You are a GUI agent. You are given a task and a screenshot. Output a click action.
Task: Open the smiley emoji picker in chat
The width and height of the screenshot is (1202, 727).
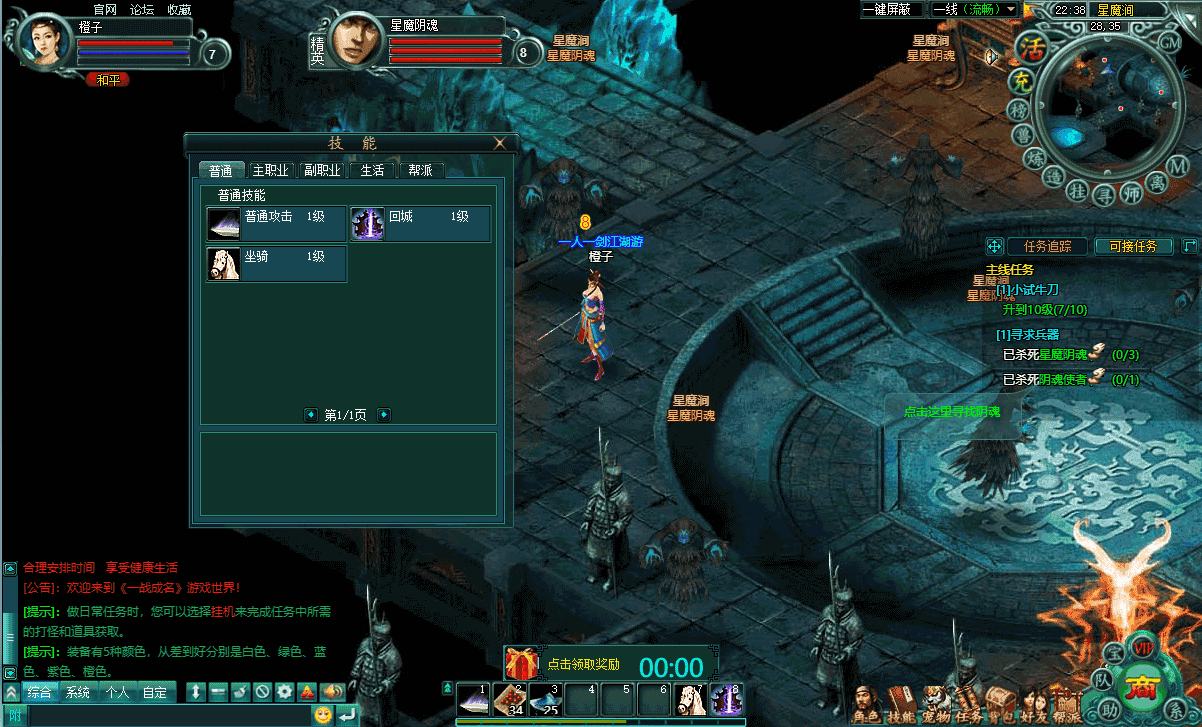click(323, 715)
